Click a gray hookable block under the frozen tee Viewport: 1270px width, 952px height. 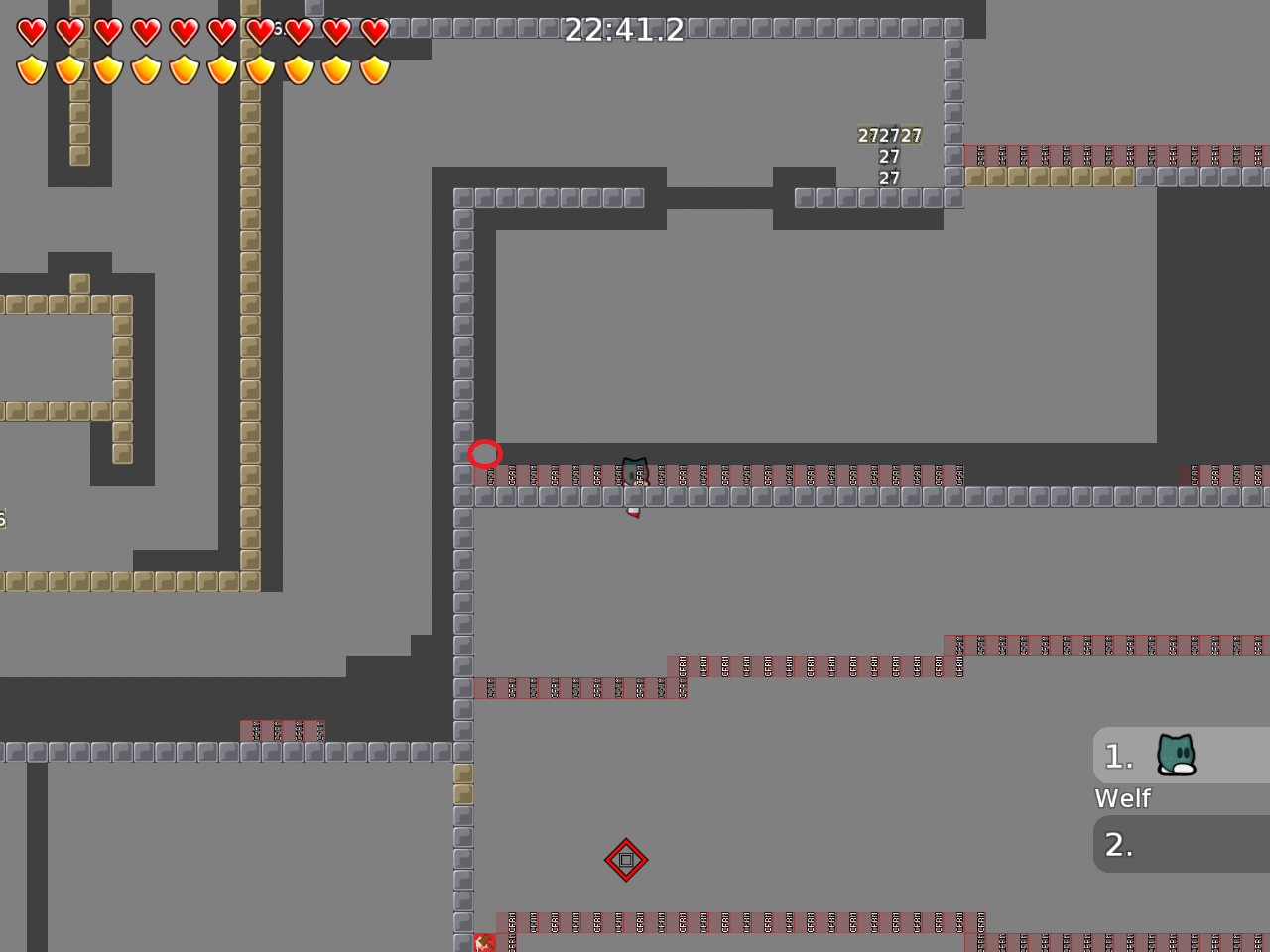[x=635, y=495]
